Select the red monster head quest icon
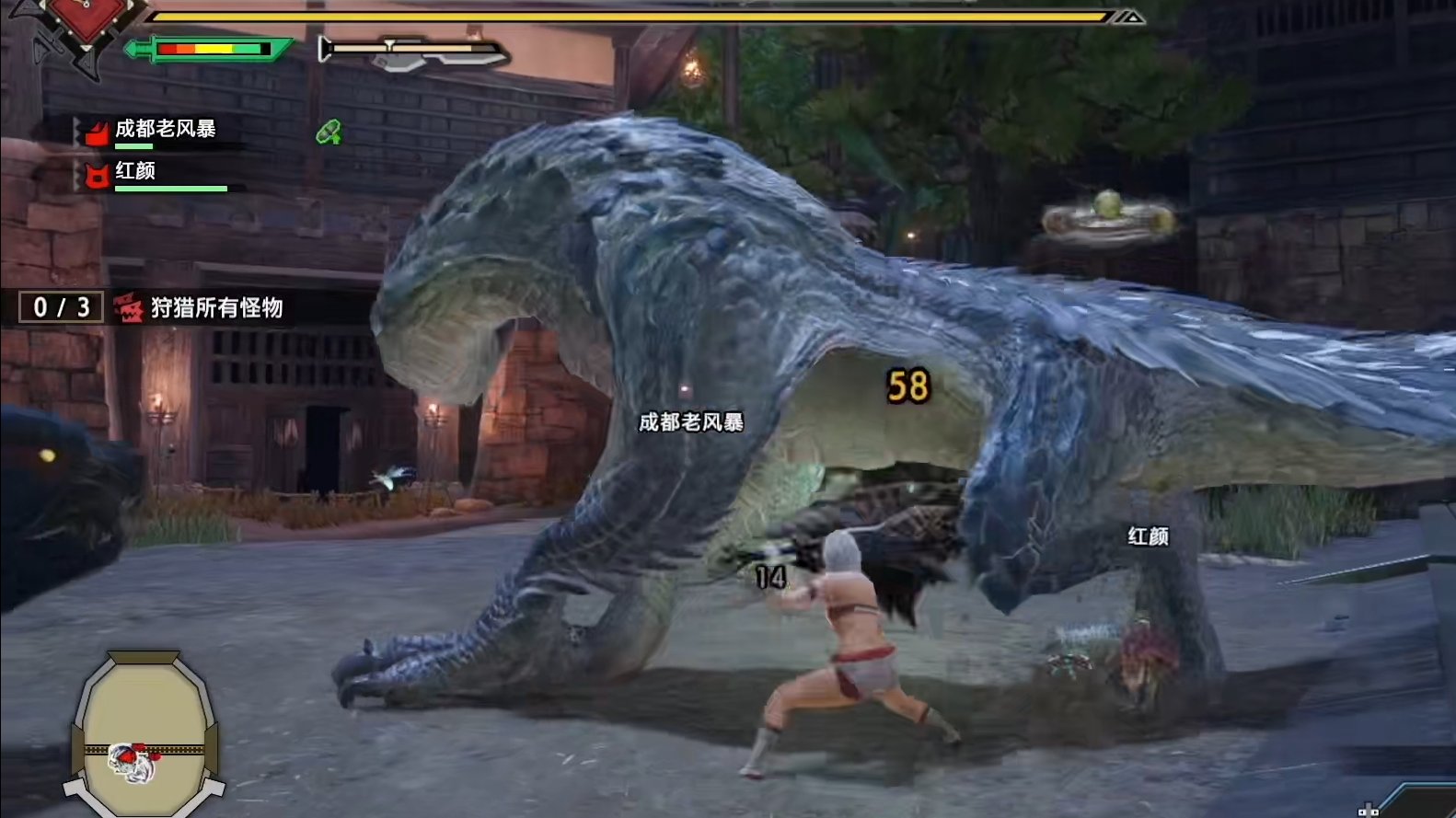The height and width of the screenshot is (818, 1456). click(130, 307)
